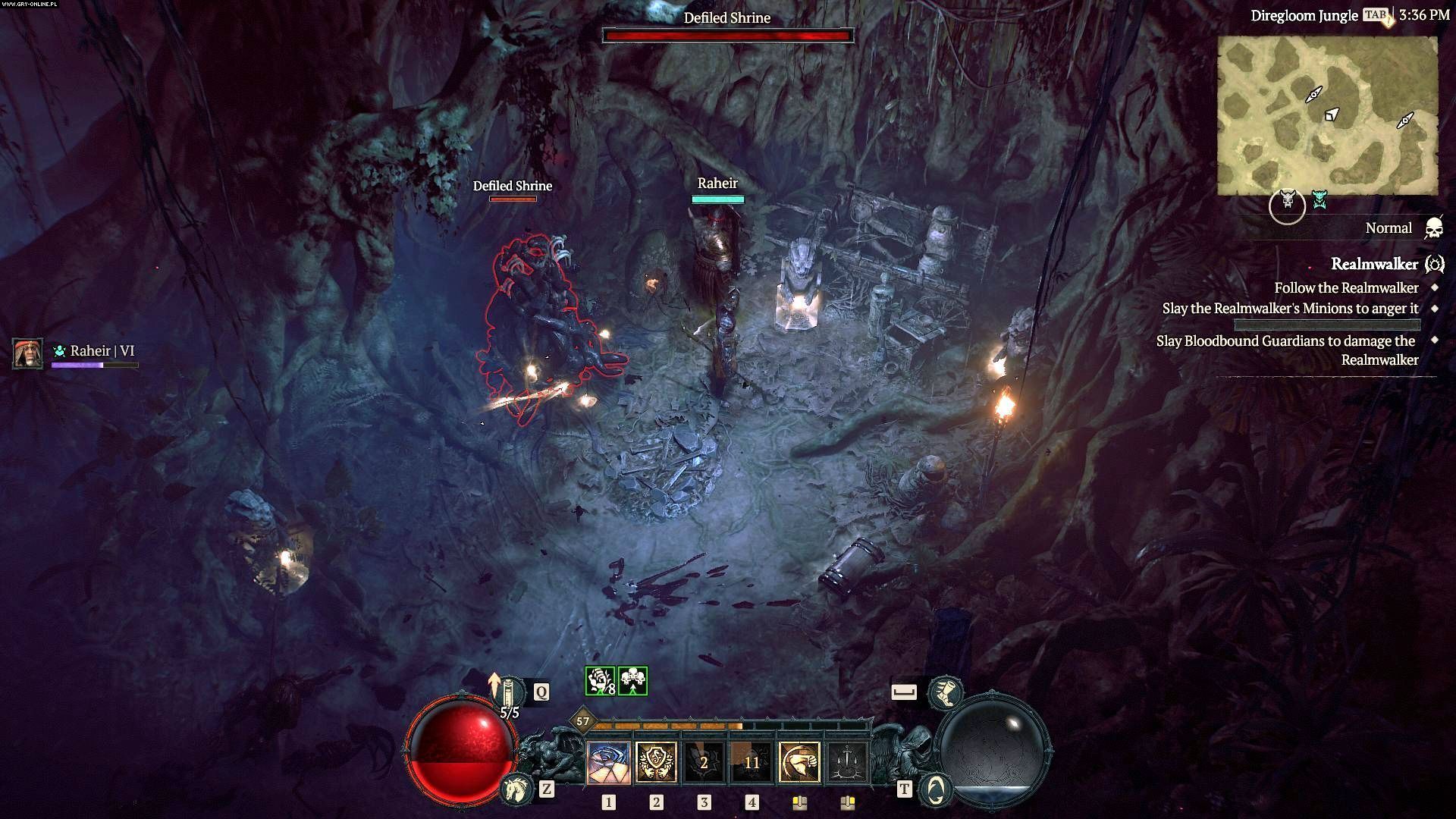Activate the clenched fist skill
Screen dimensions: 1456x819
799,761
